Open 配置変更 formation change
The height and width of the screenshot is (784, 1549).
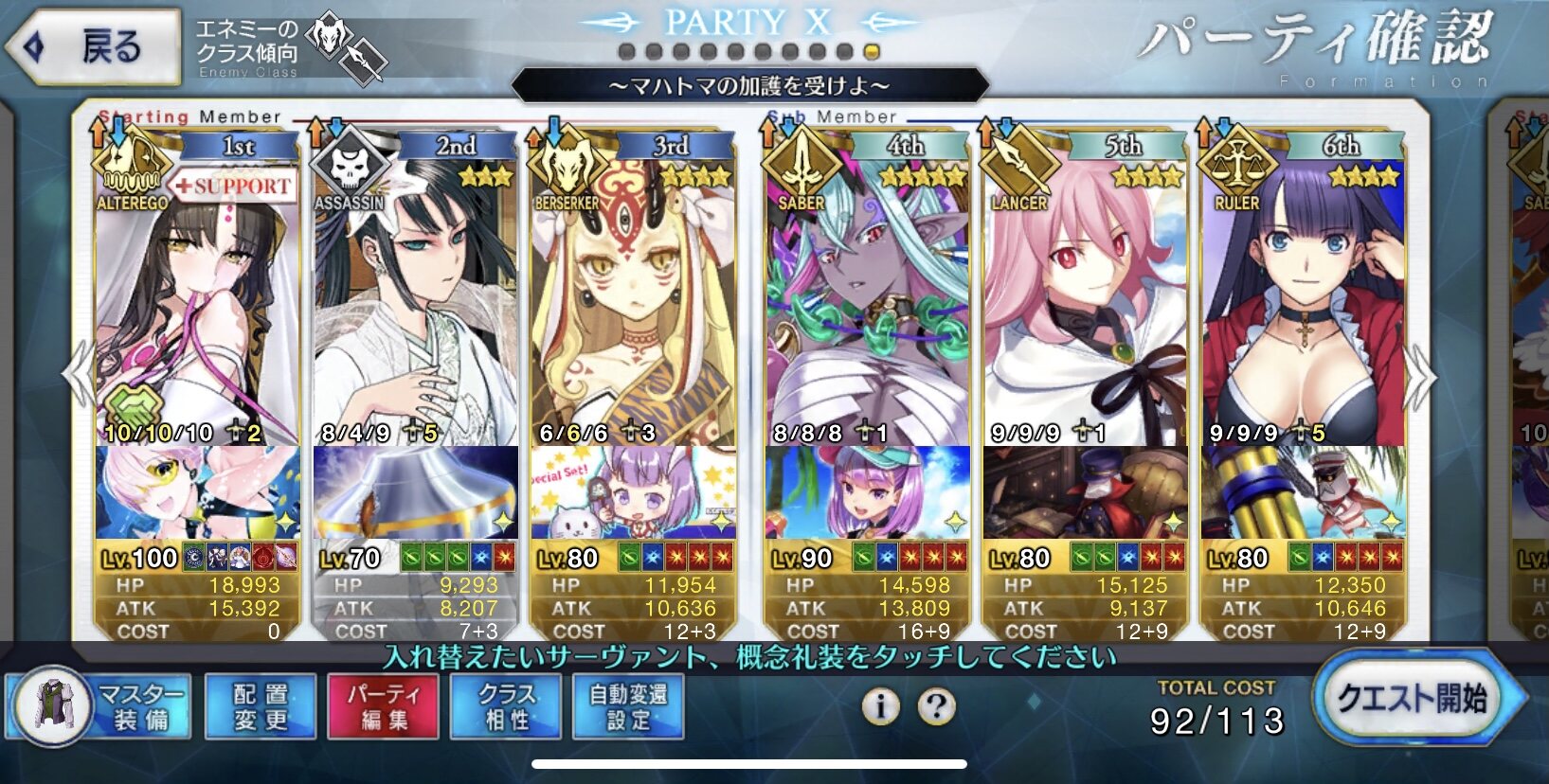261,706
